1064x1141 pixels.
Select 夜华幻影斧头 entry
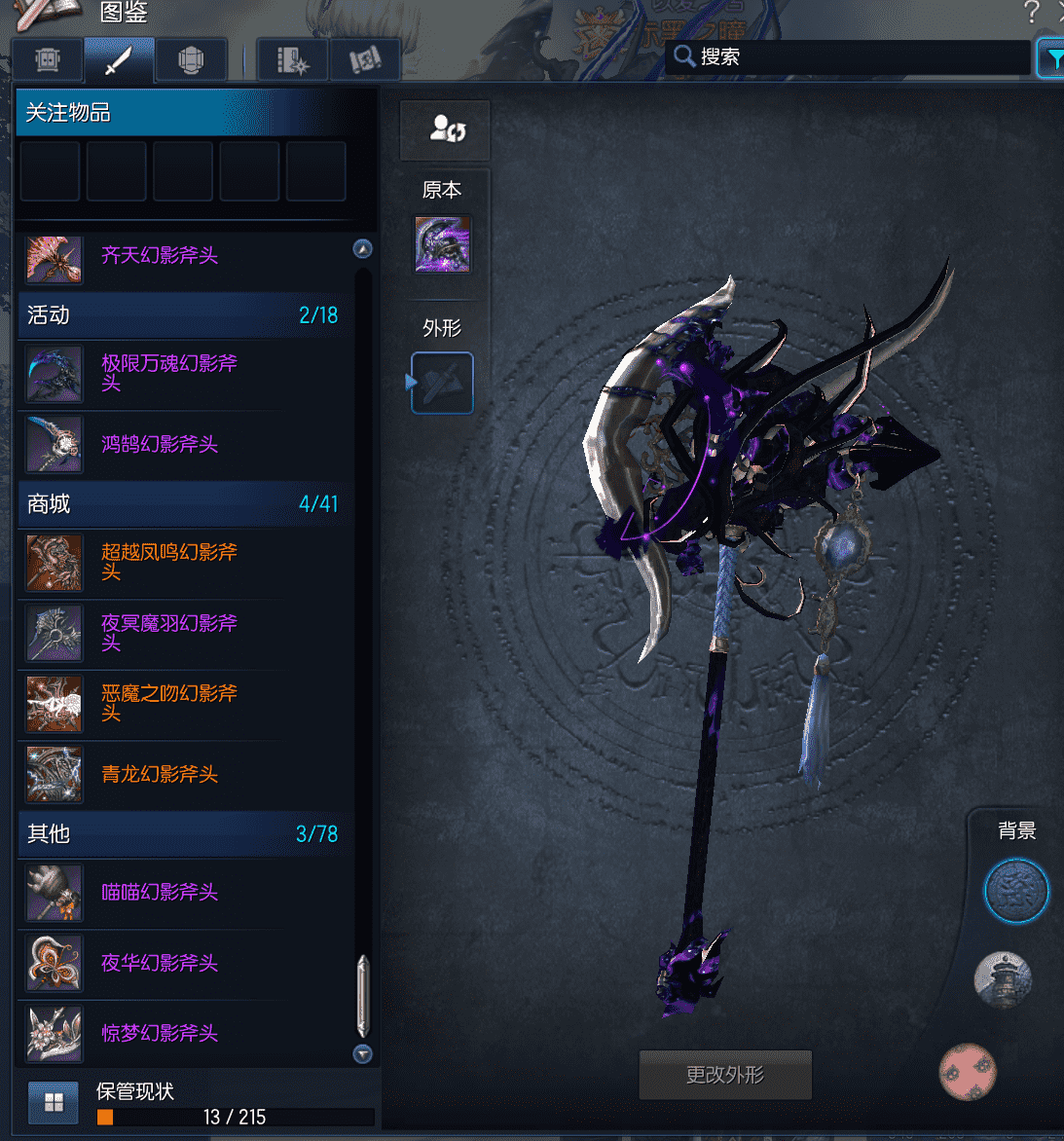(x=160, y=963)
